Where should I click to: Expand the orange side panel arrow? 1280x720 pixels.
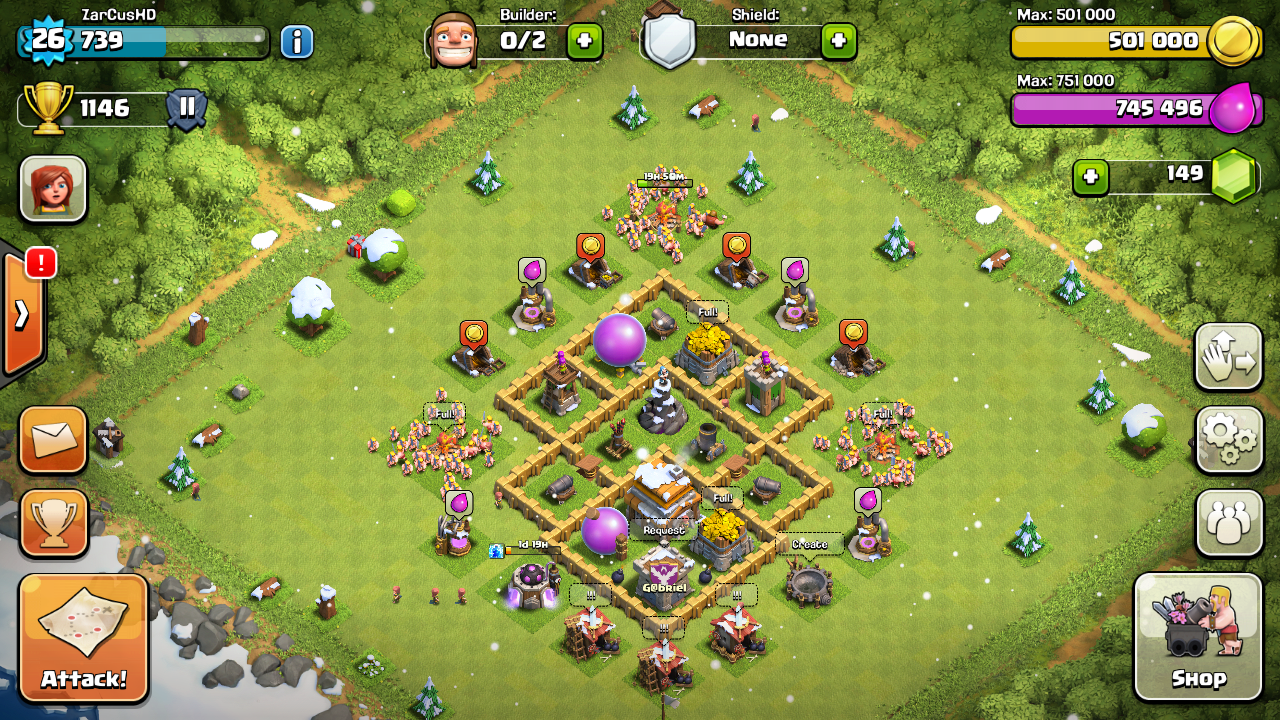[22, 314]
